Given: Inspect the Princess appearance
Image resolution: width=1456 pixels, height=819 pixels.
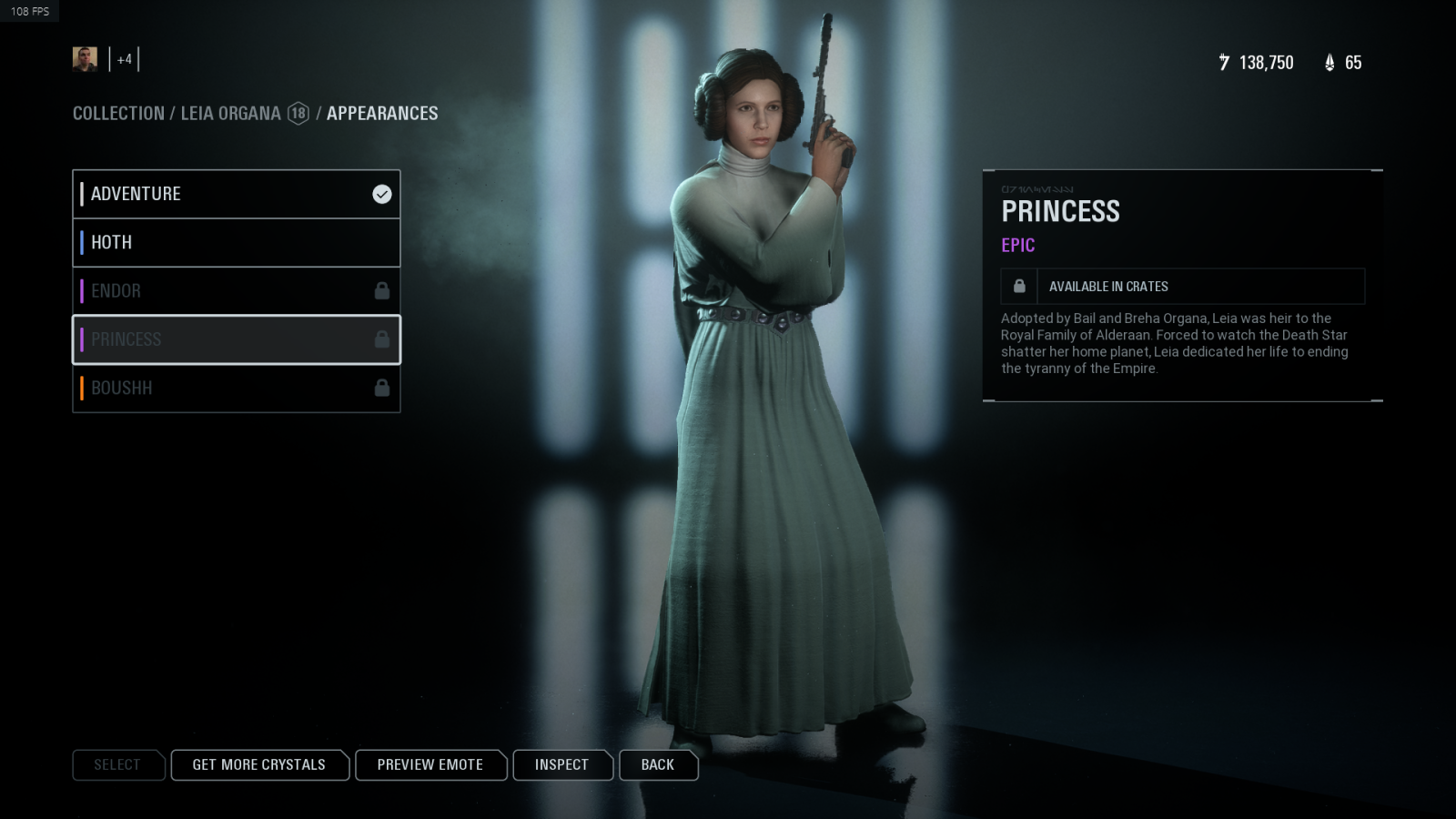Looking at the screenshot, I should click(x=561, y=765).
